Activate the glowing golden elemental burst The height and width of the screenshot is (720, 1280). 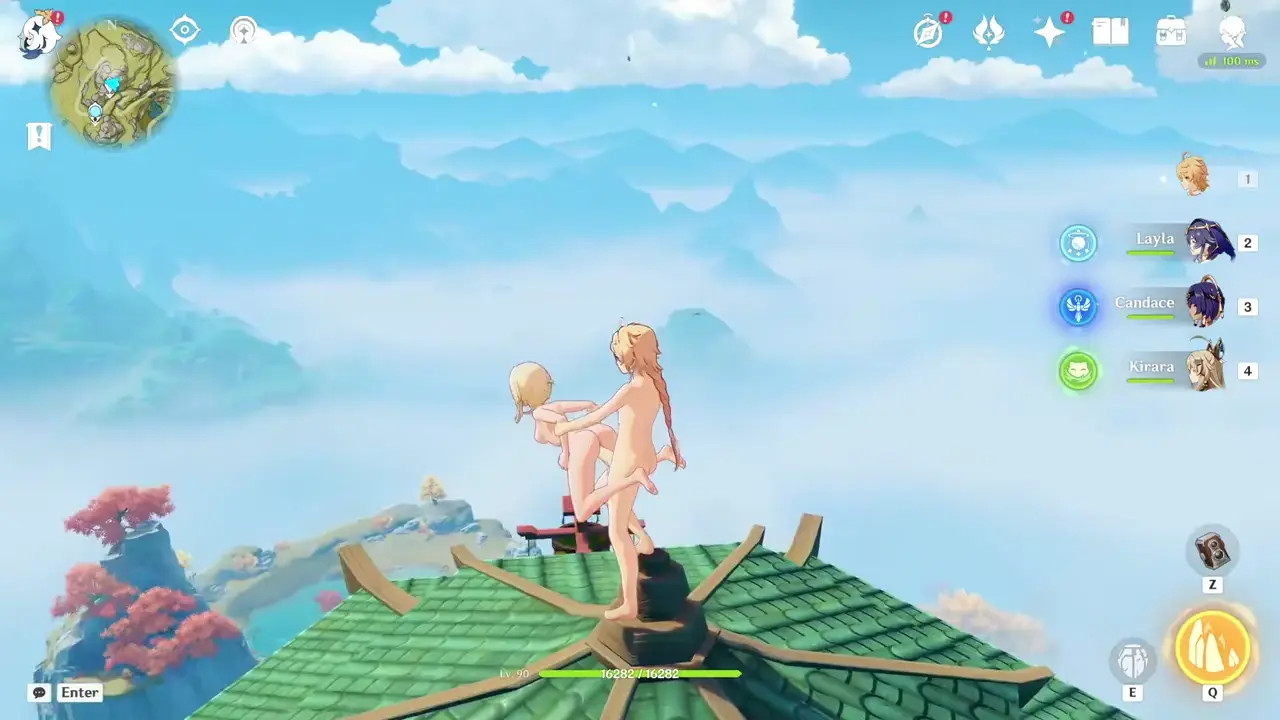pos(1212,647)
